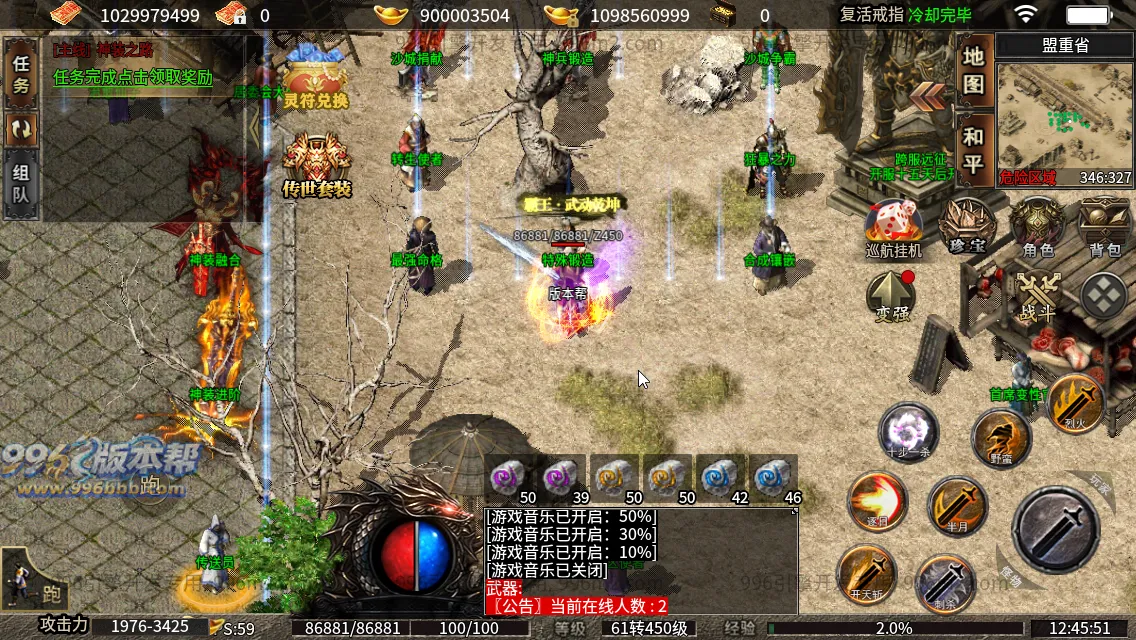
Task: Open the 角色 character sheet
Action: 1037,225
